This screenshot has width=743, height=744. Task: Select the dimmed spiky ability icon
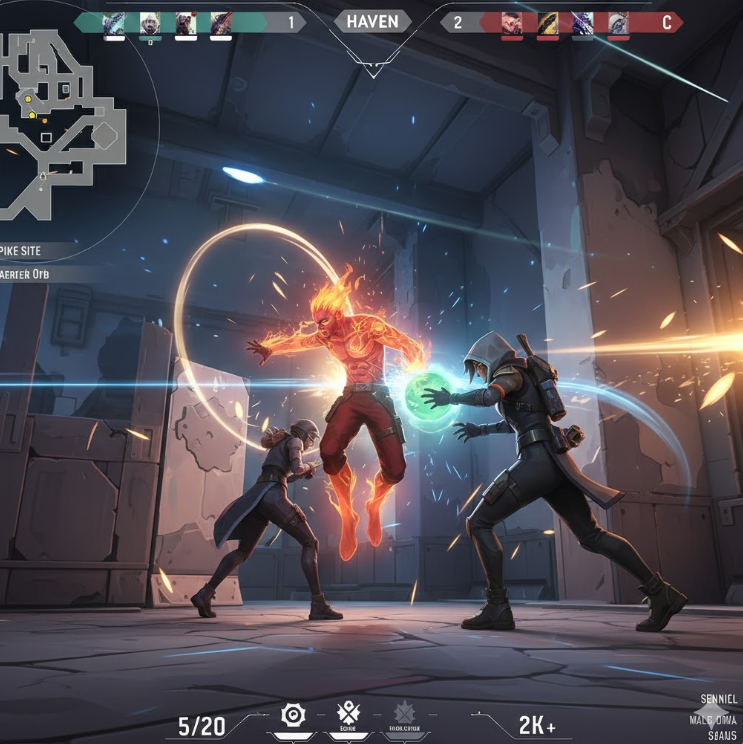click(x=404, y=714)
